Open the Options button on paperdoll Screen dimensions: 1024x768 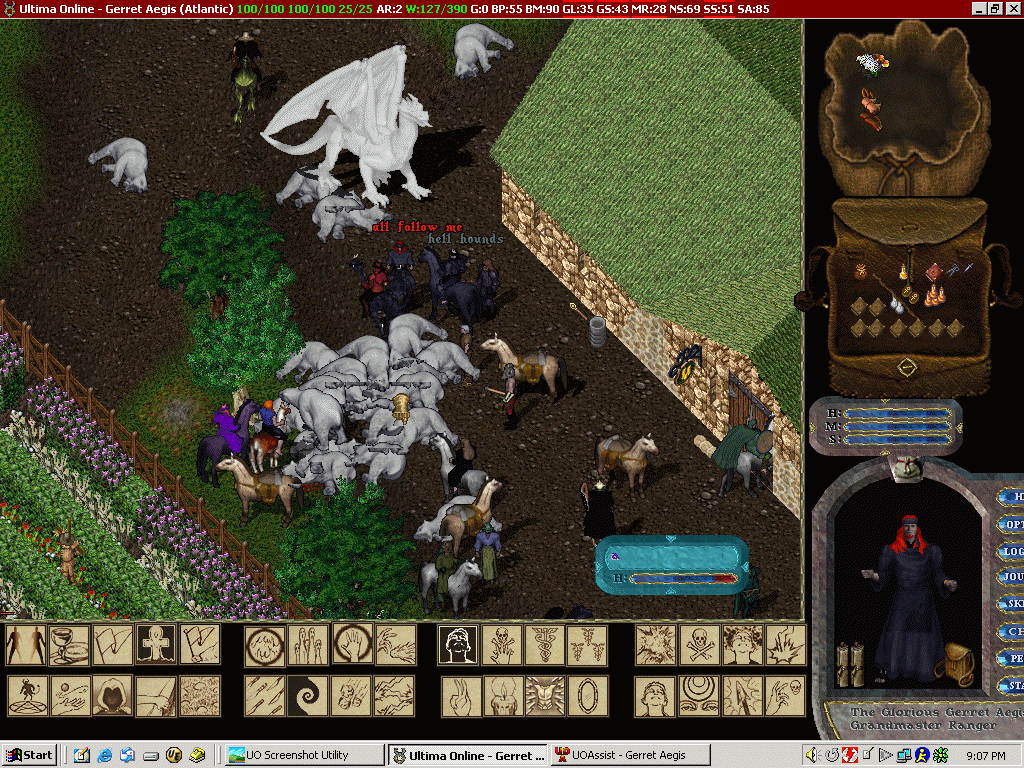[x=1012, y=524]
